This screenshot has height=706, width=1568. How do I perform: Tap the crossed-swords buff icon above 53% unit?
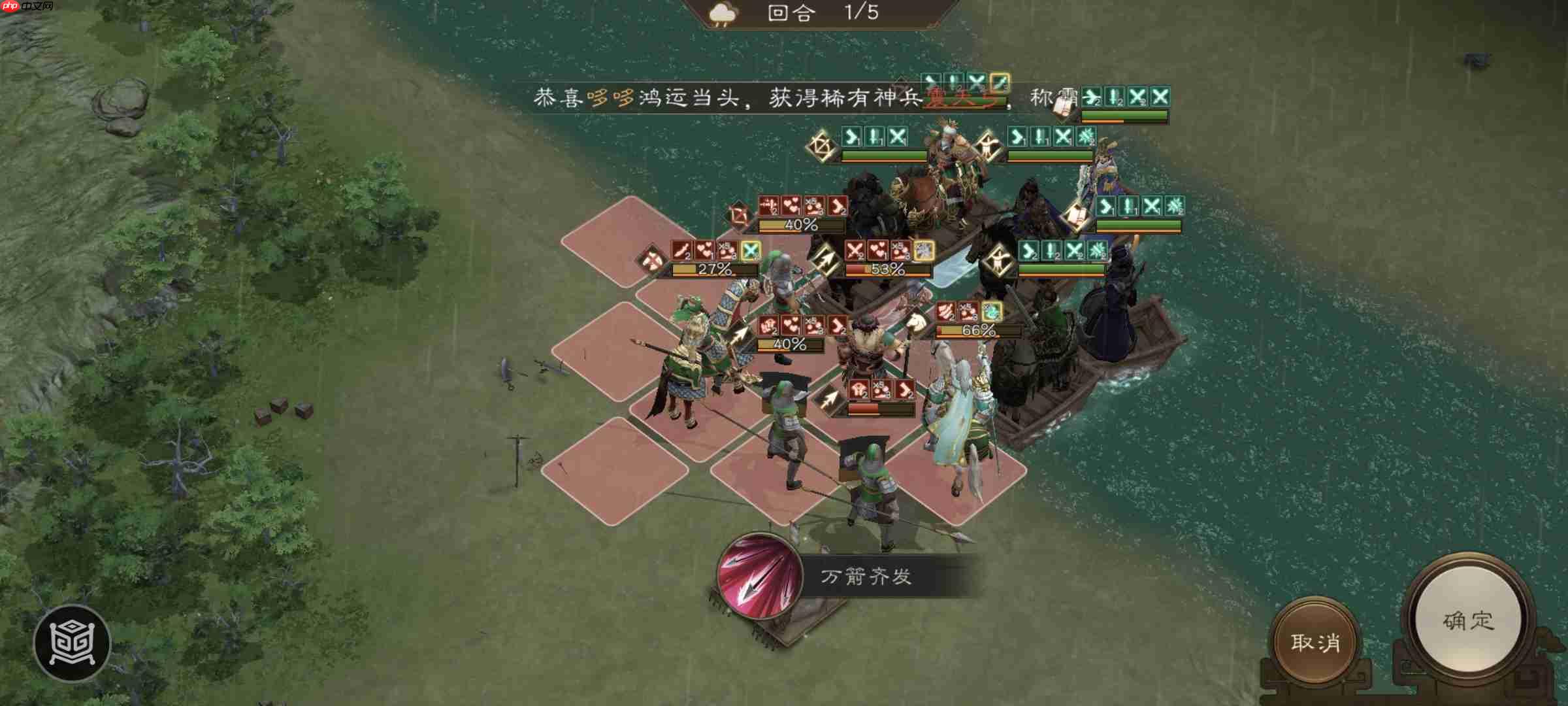tap(854, 250)
